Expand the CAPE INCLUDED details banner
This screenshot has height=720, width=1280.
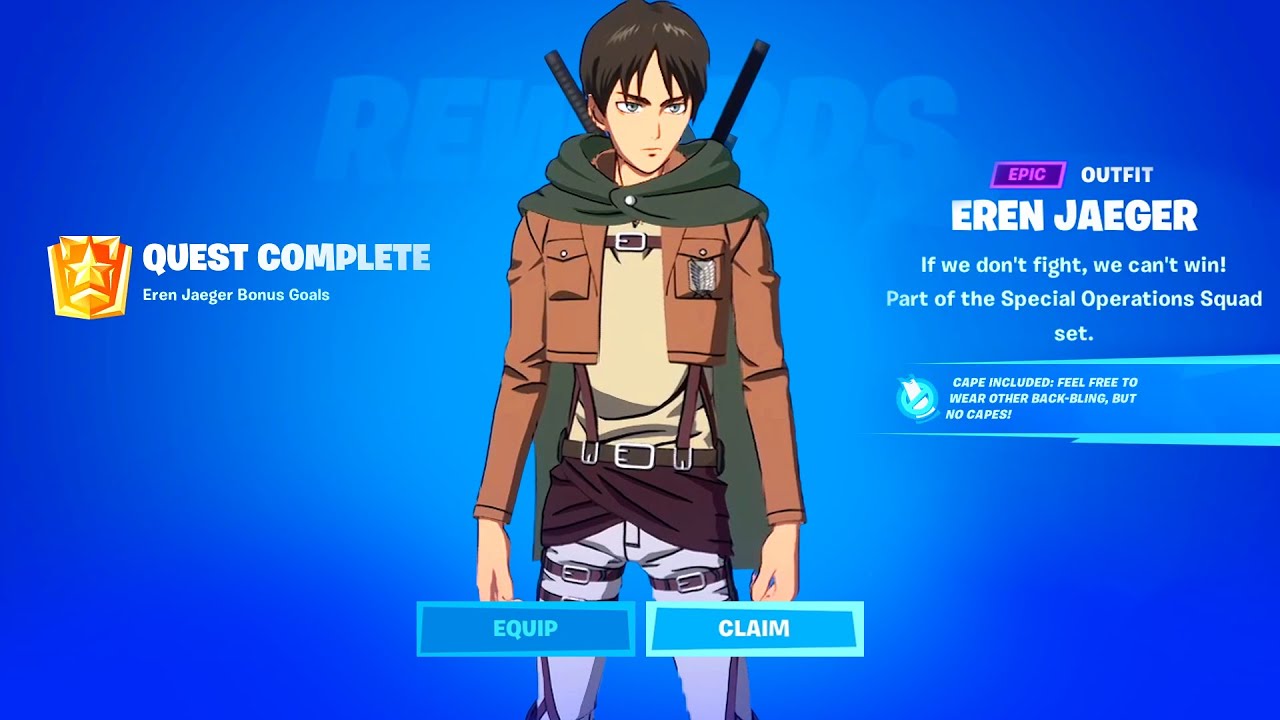[1040, 397]
